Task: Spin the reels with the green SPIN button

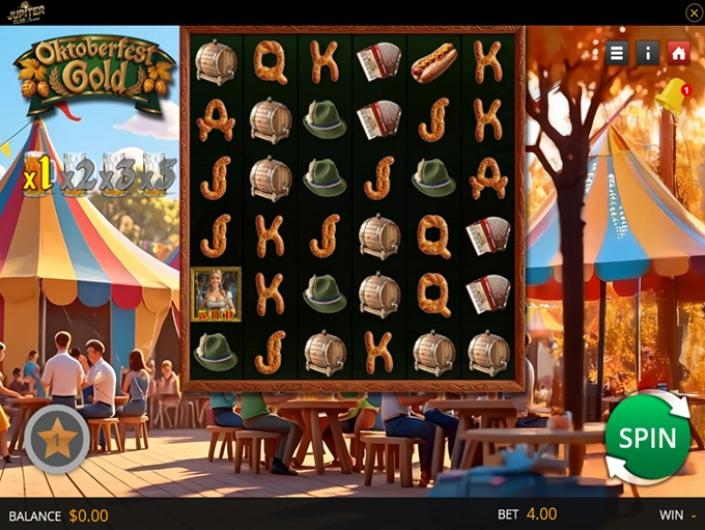Action: (x=647, y=439)
